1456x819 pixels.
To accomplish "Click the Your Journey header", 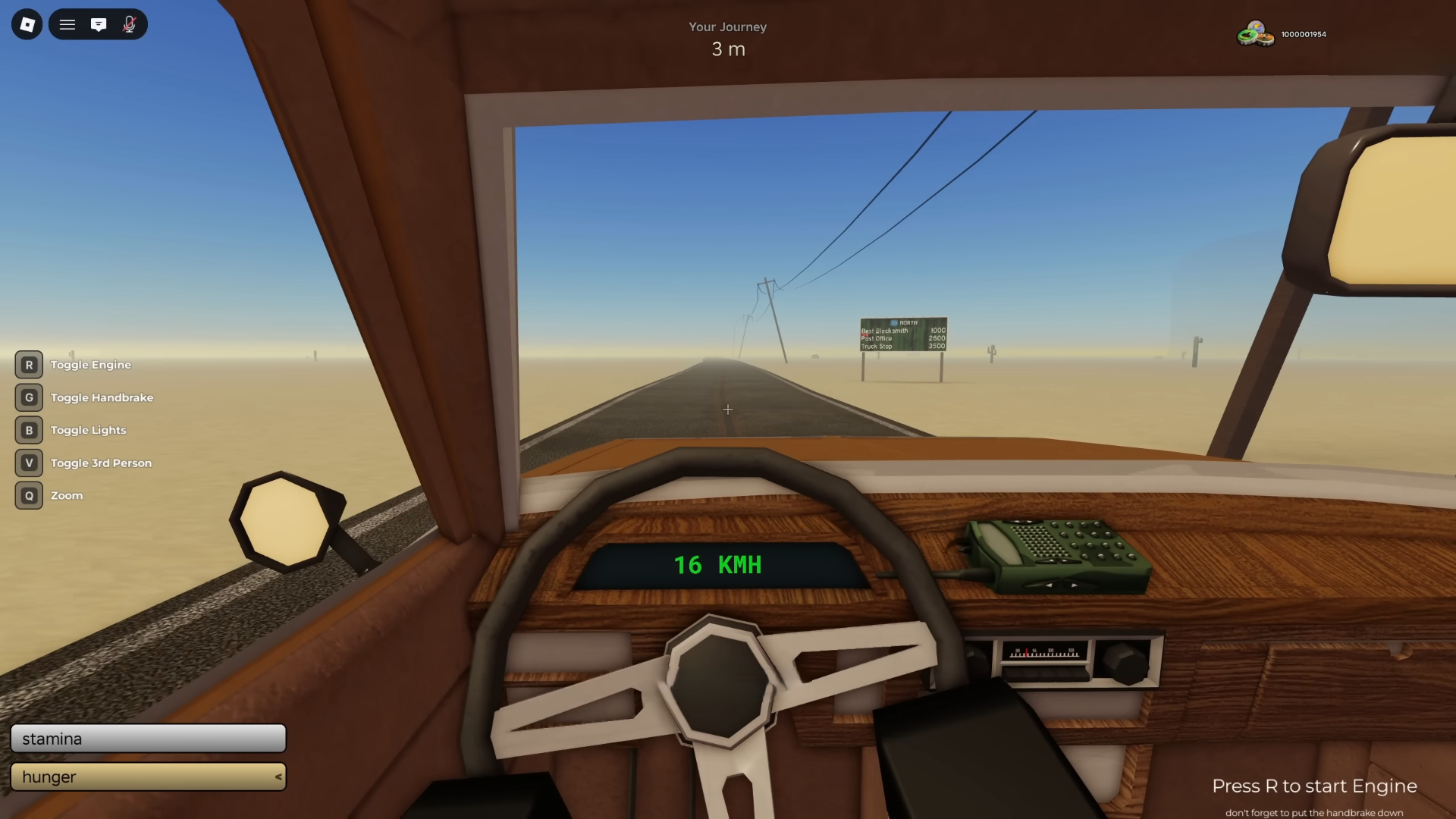I will (x=727, y=27).
